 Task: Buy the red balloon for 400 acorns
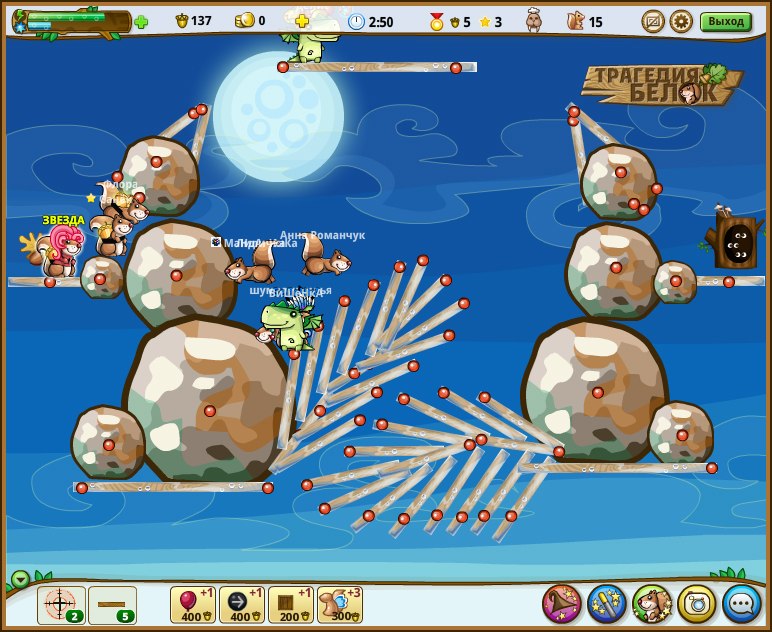(x=193, y=605)
